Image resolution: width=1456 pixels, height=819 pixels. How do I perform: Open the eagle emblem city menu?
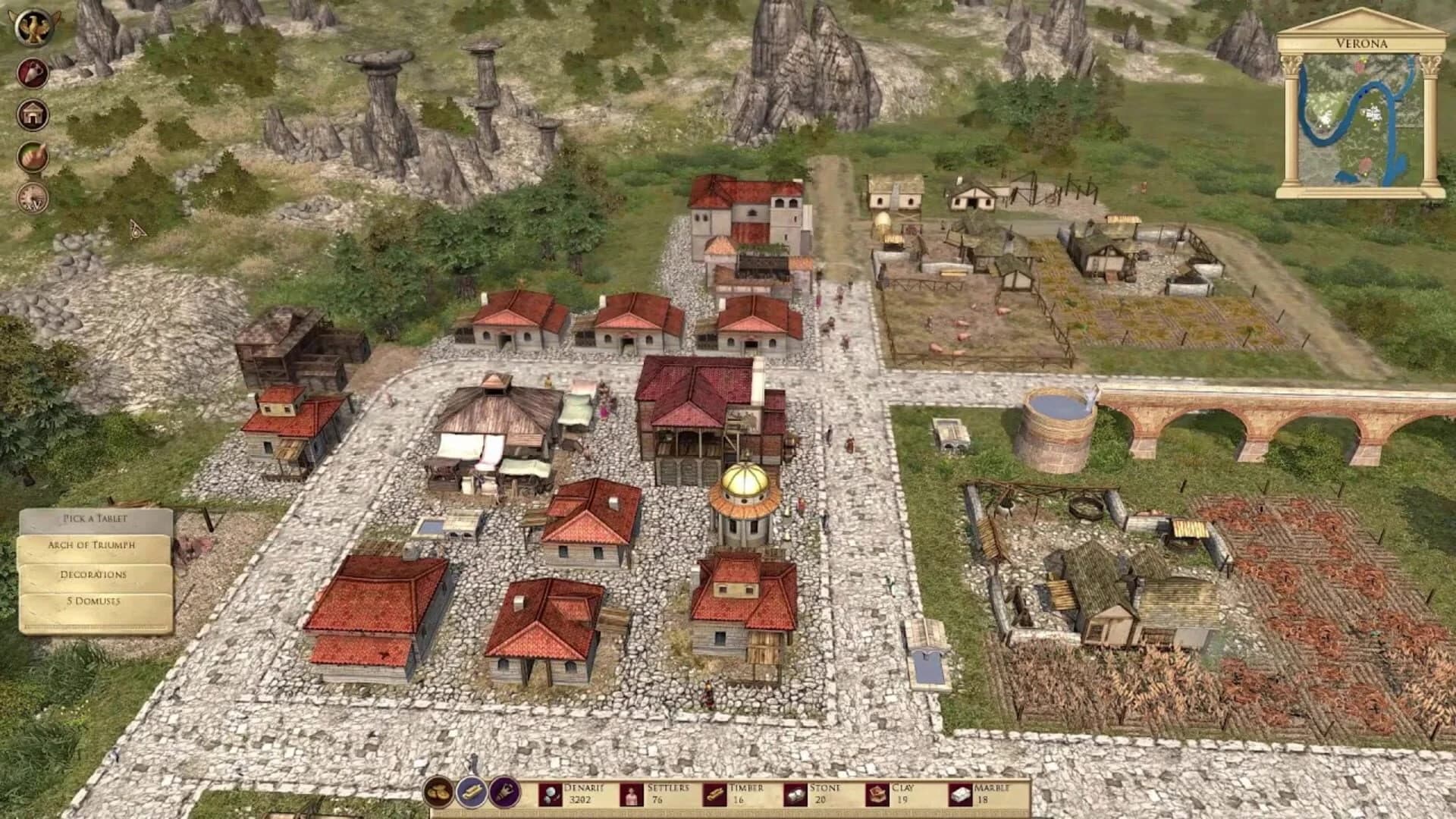tap(32, 27)
